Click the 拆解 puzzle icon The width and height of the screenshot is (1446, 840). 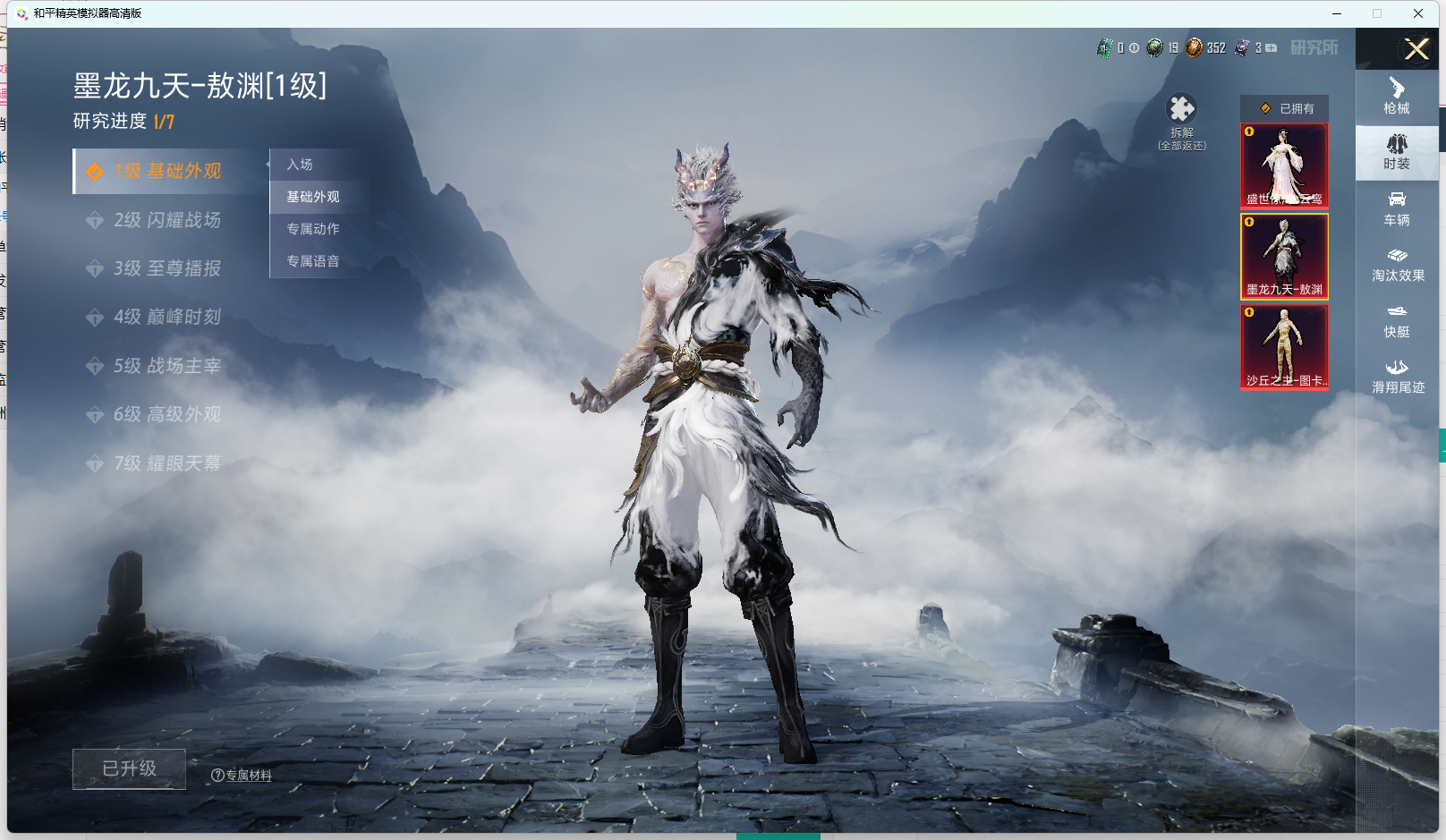pyautogui.click(x=1181, y=109)
